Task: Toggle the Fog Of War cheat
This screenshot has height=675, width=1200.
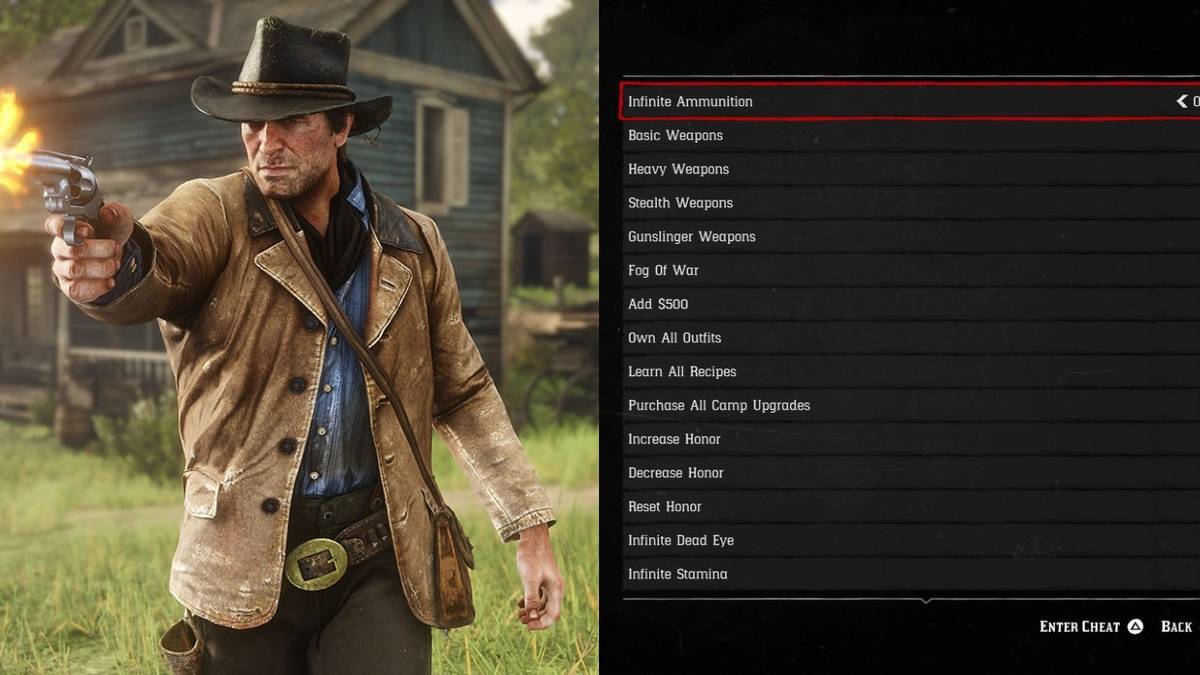Action: point(663,271)
